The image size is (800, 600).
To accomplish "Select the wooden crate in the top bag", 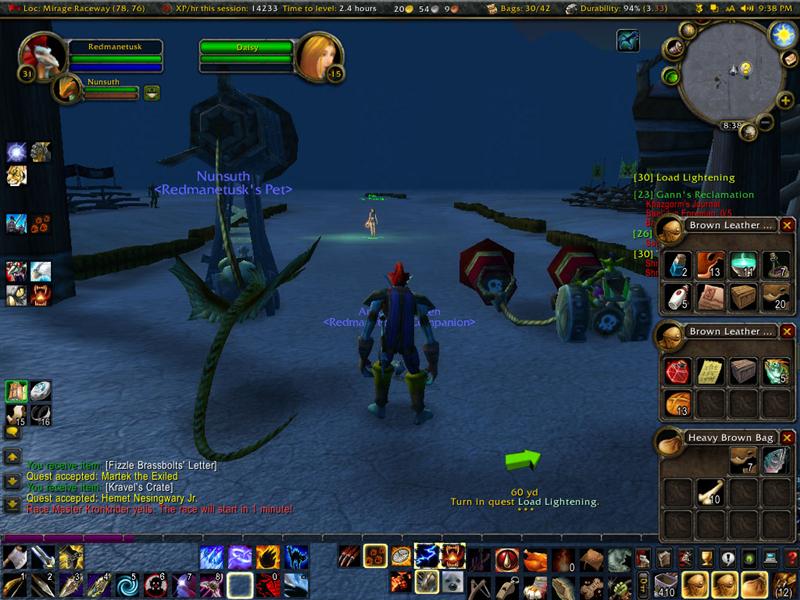I will click(x=743, y=296).
